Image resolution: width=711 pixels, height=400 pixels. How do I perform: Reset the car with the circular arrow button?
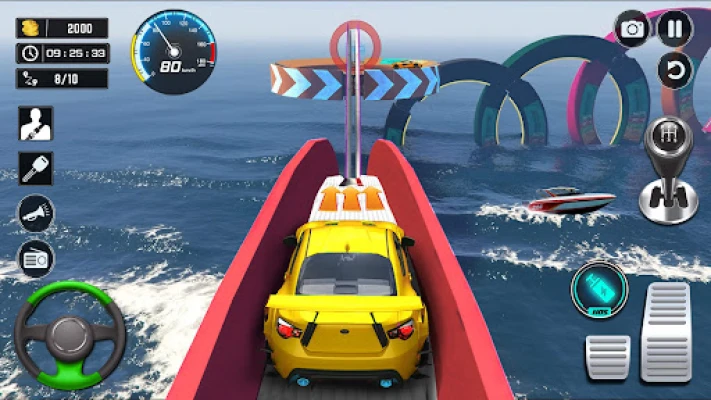[x=675, y=70]
